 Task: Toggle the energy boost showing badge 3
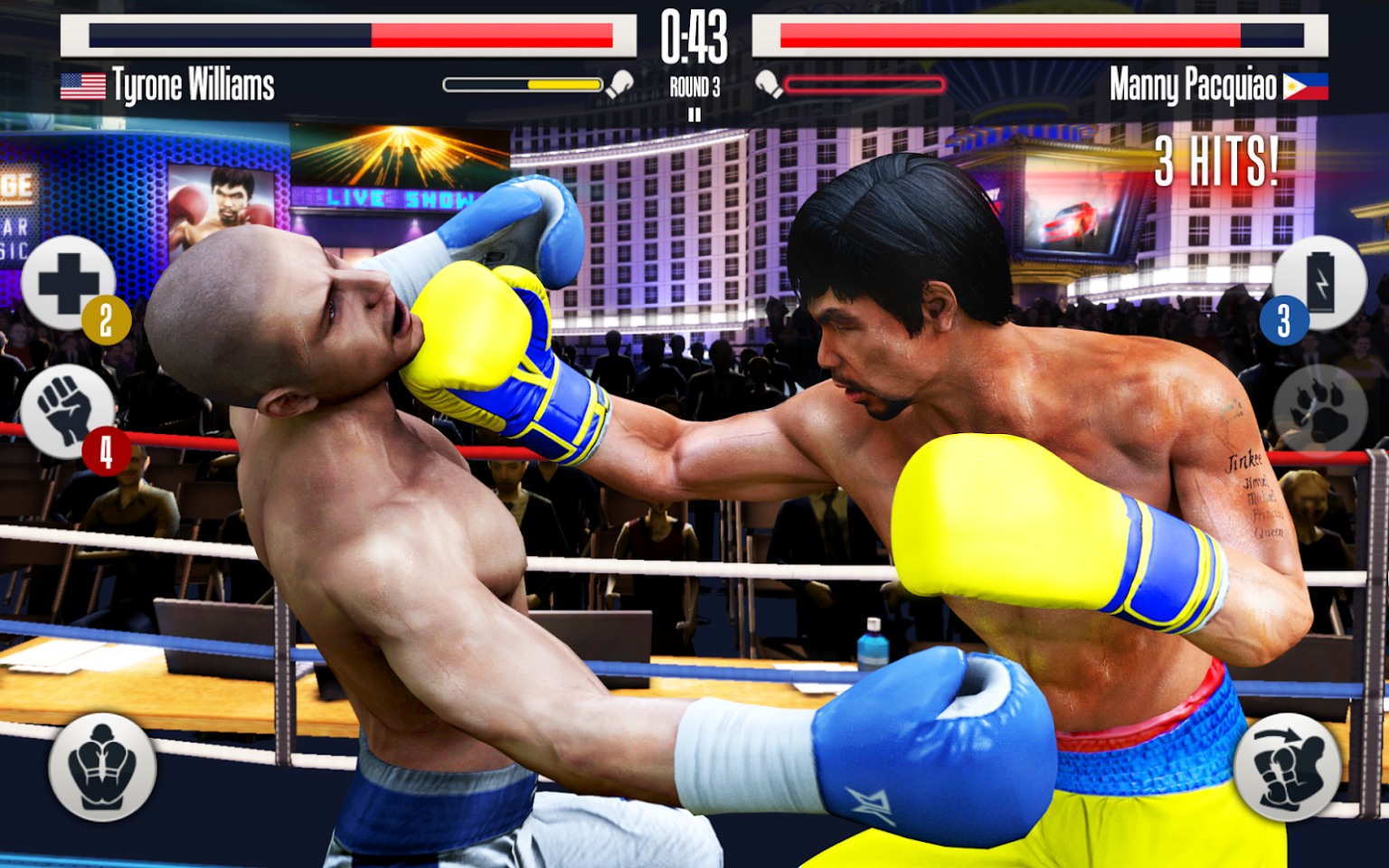pos(1283,317)
